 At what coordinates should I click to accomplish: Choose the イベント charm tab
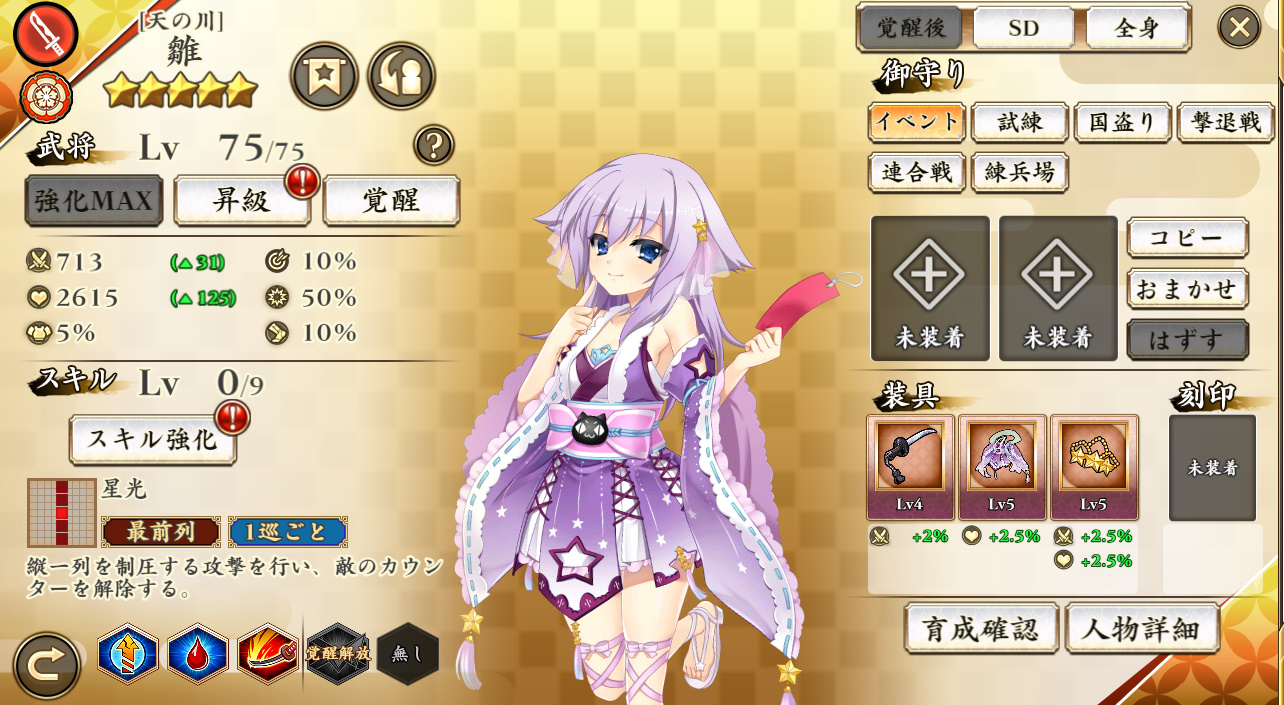(x=917, y=122)
